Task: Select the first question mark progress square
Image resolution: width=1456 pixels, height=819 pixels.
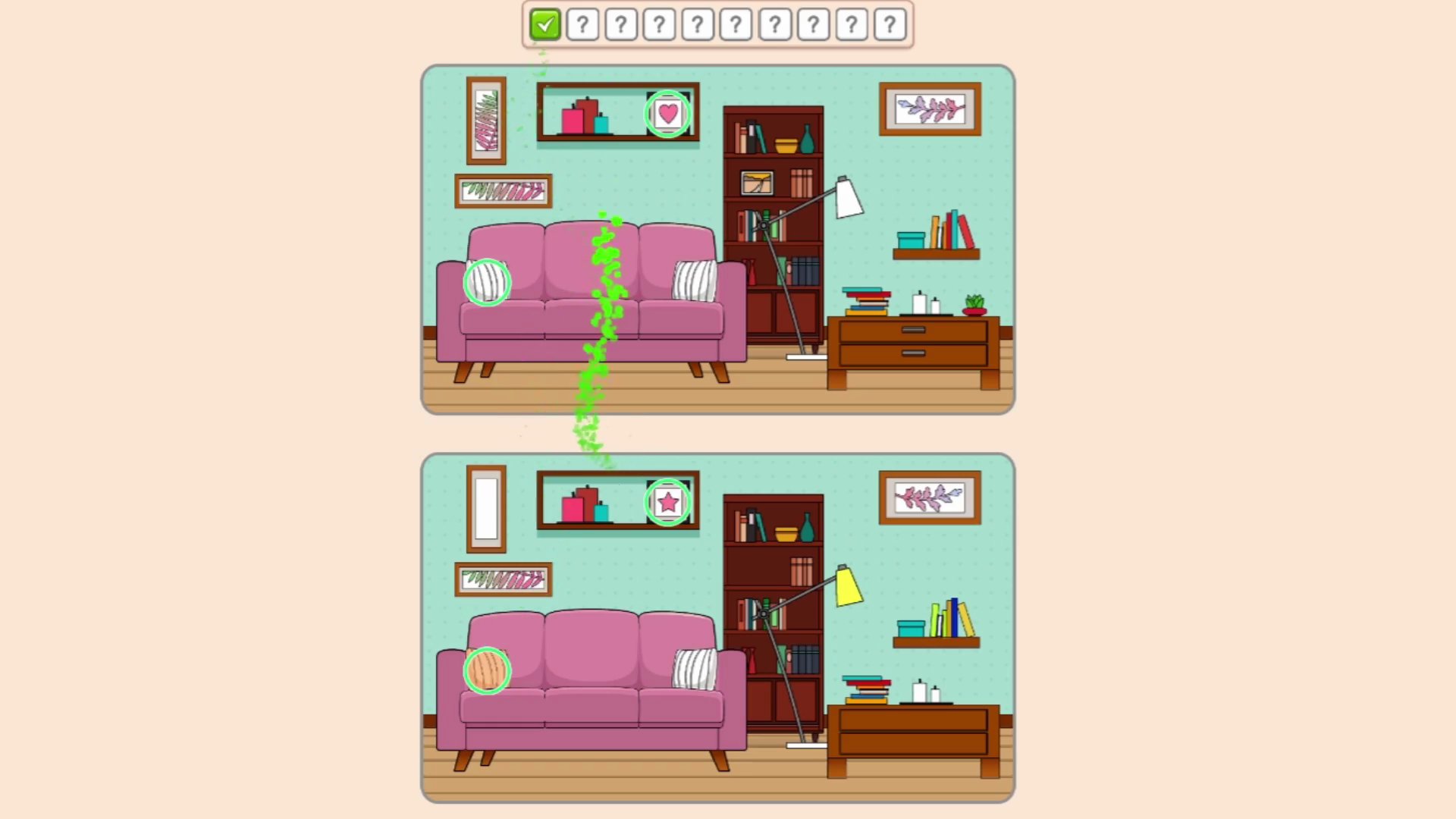Action: click(582, 25)
